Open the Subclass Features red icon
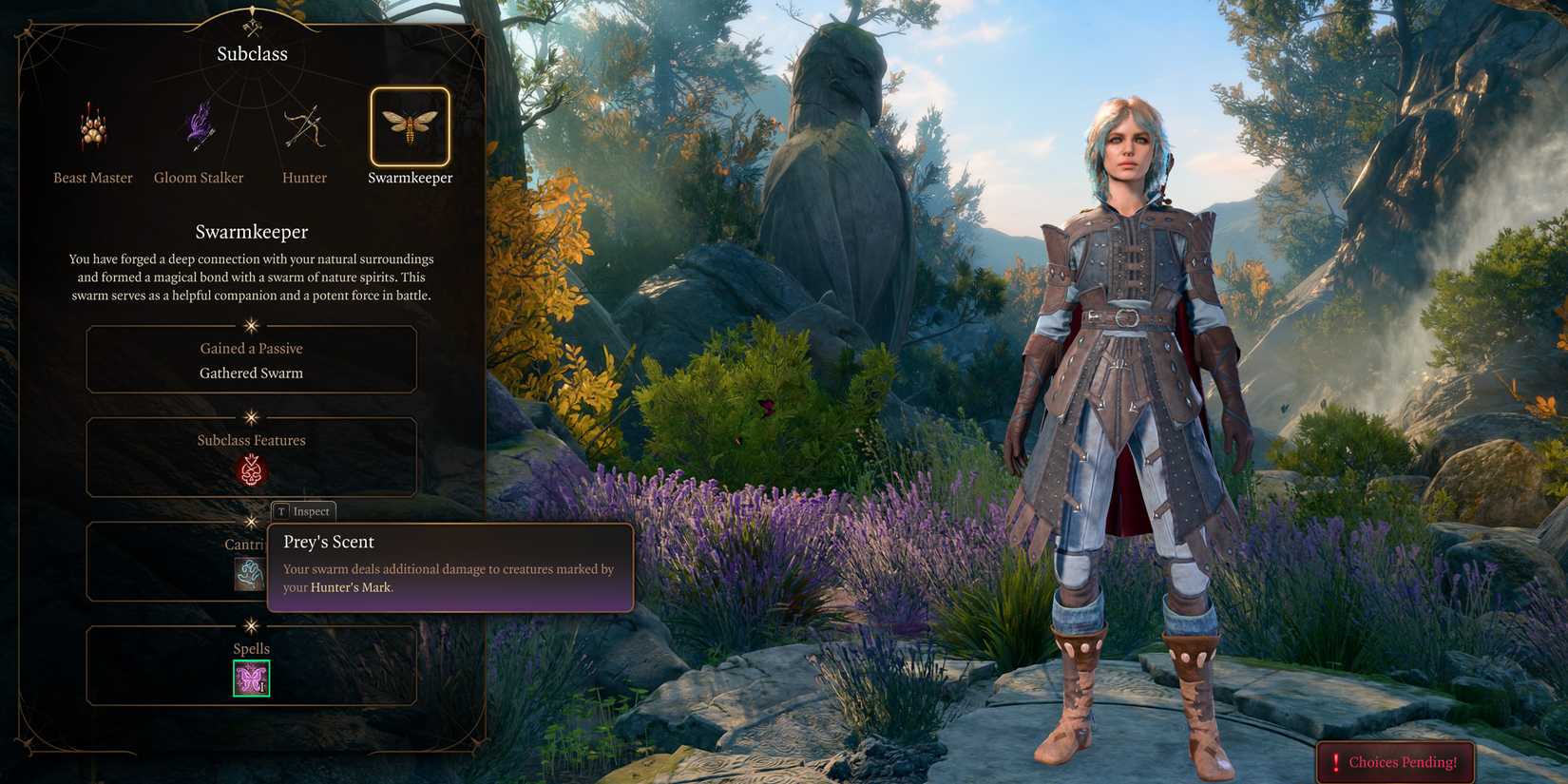Screen dimensions: 1568x784 [250, 472]
